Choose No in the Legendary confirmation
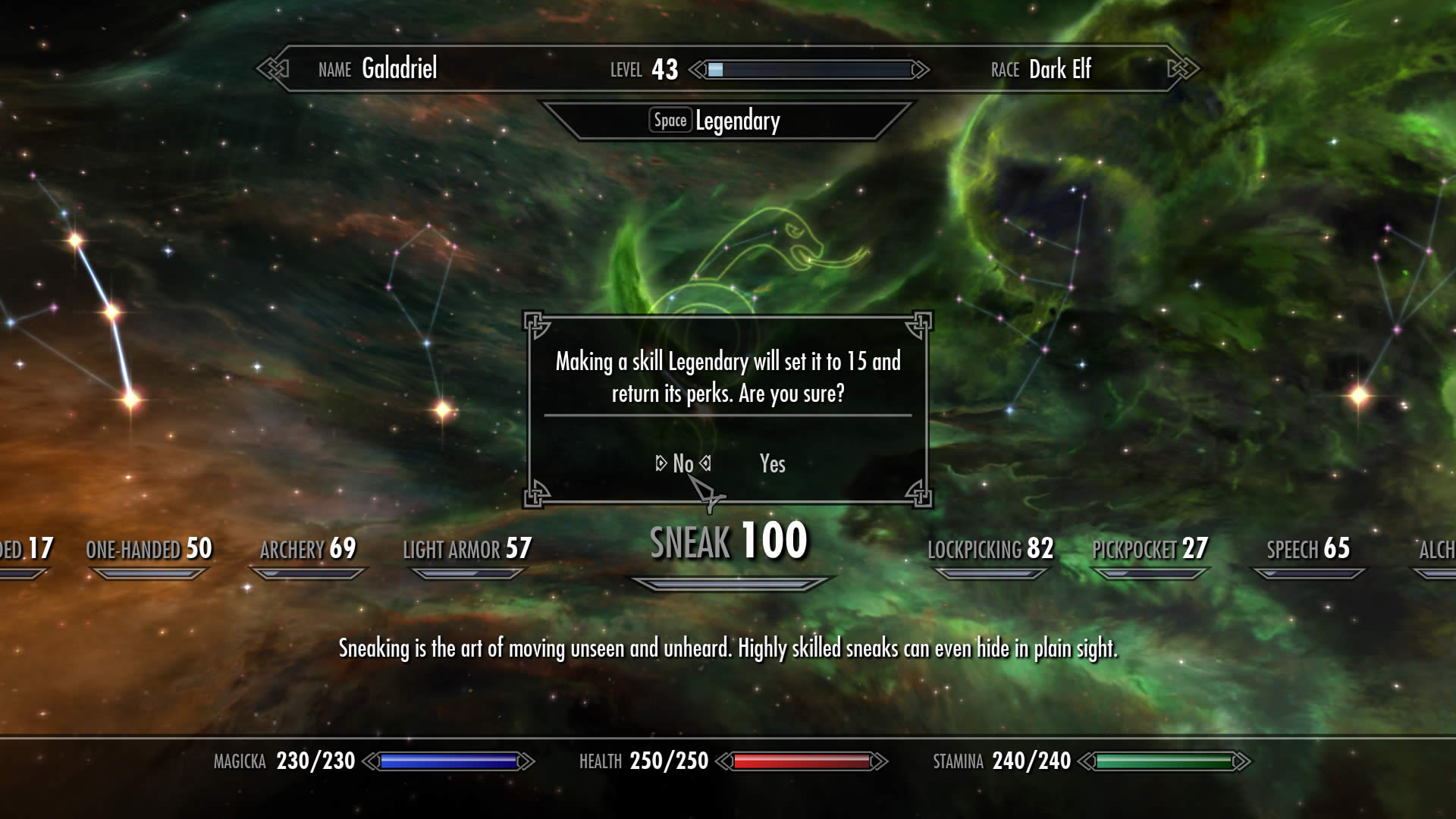 [682, 463]
